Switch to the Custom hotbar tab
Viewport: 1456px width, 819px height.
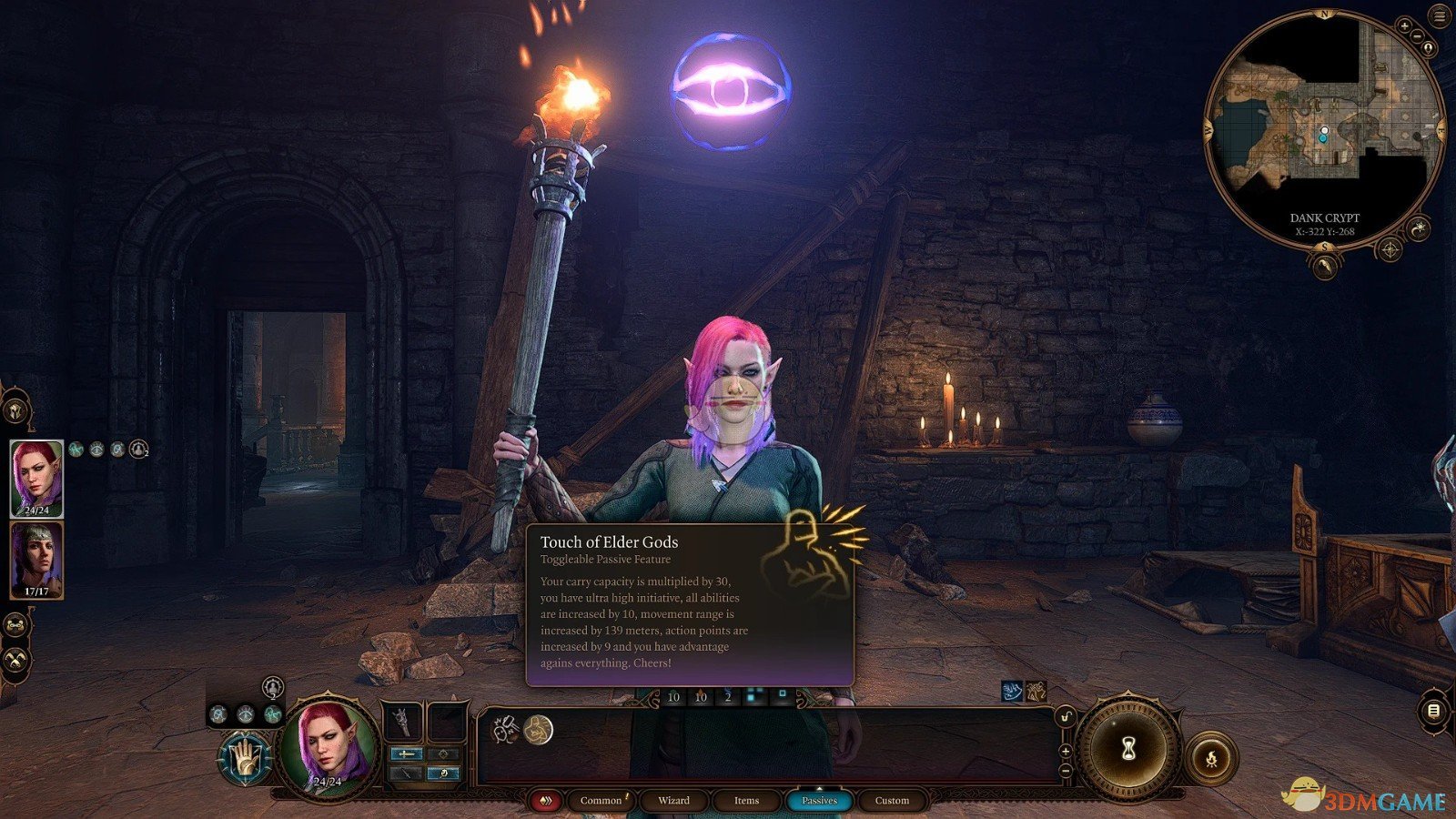click(x=892, y=801)
